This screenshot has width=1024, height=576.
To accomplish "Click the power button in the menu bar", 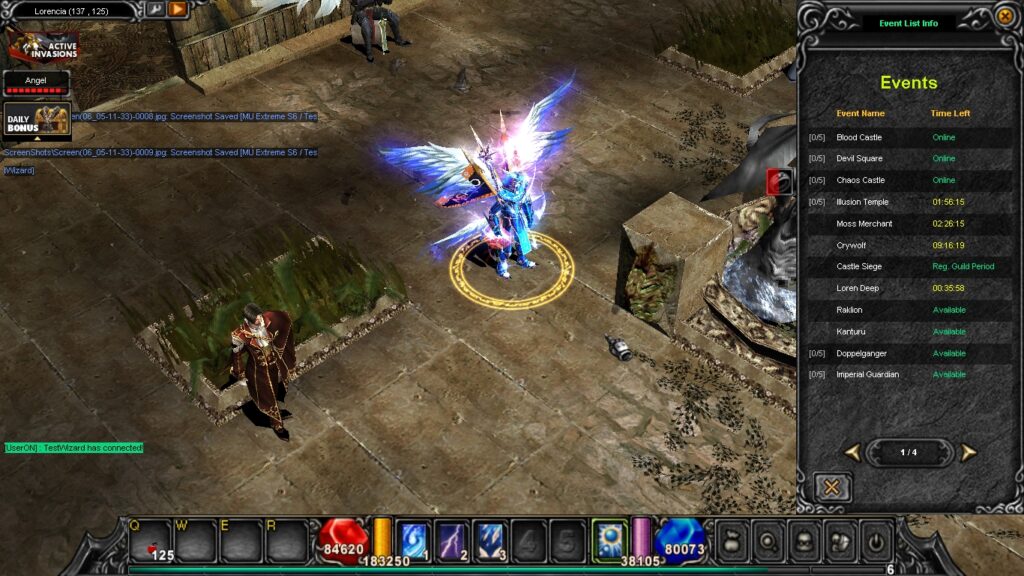I will point(876,540).
